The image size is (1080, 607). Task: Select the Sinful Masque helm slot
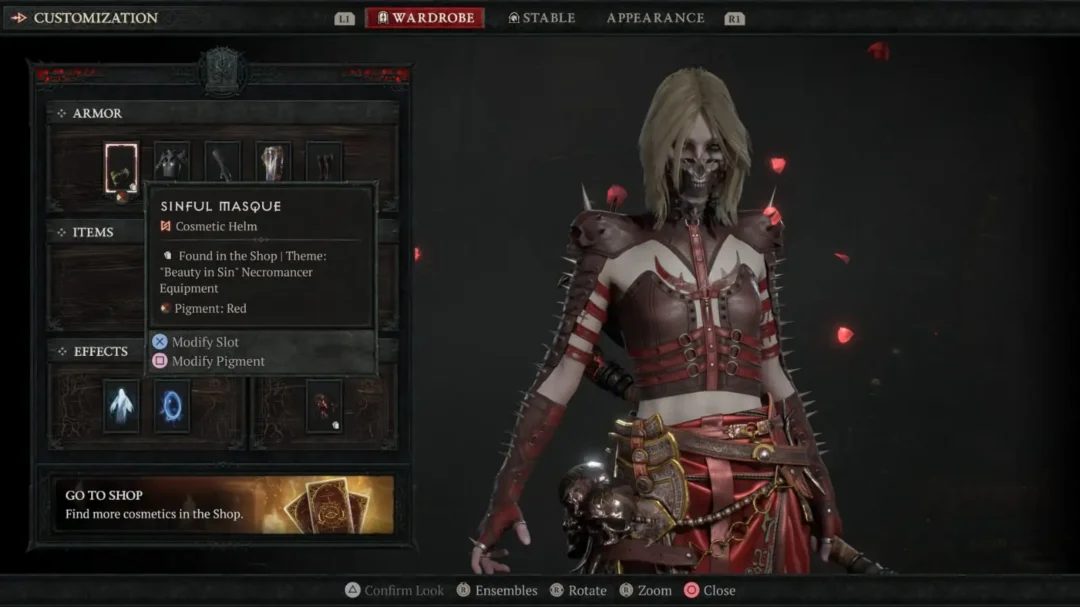click(x=121, y=167)
